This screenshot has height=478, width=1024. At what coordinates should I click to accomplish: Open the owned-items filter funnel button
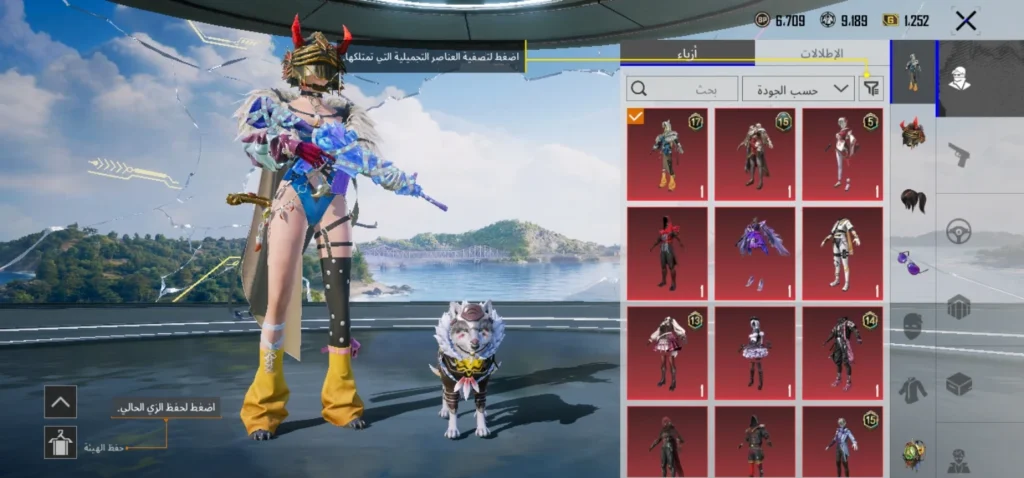pyautogui.click(x=872, y=89)
